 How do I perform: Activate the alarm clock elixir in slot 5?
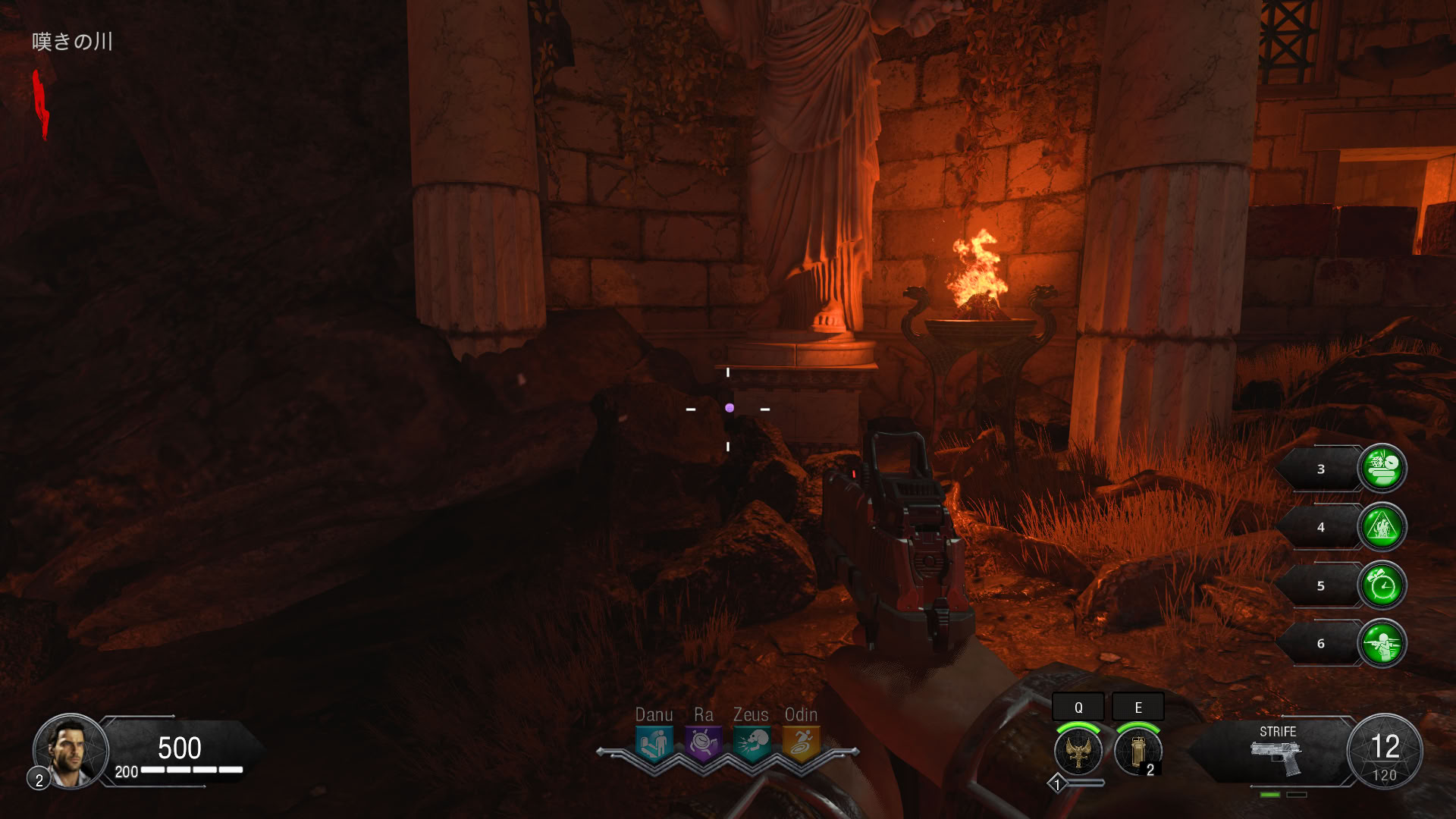tap(1382, 585)
